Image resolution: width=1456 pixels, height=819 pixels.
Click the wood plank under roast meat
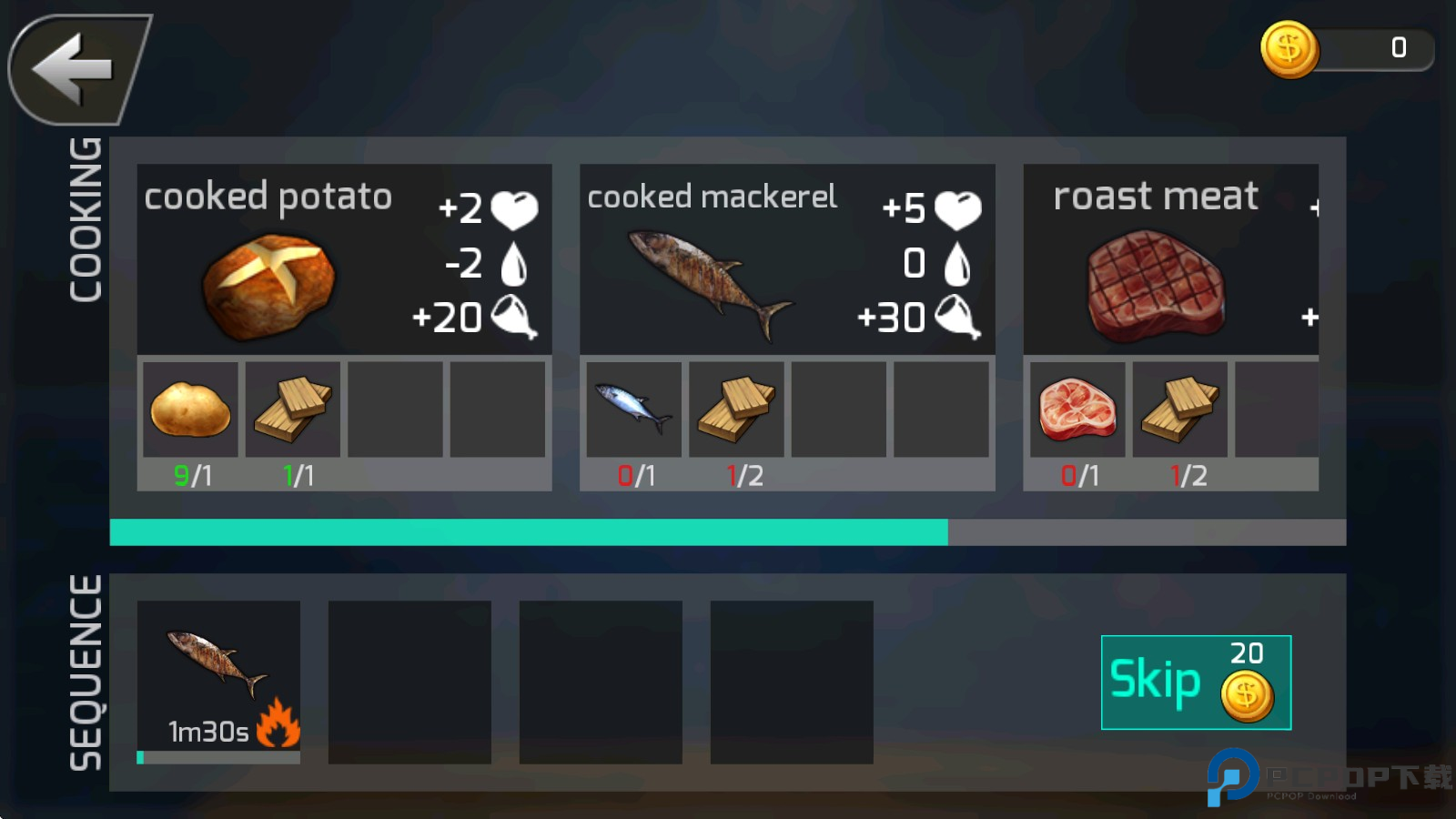(1180, 409)
